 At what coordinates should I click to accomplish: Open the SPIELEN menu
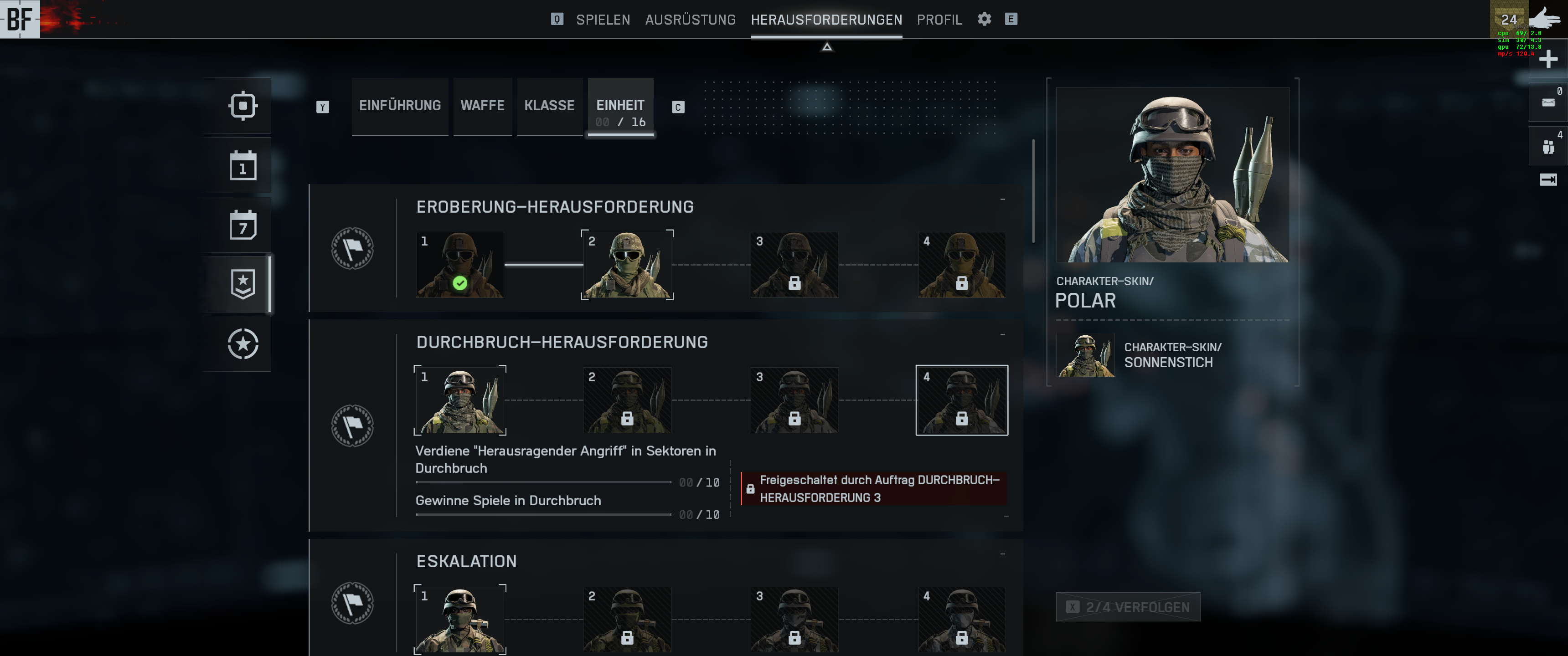click(x=603, y=20)
